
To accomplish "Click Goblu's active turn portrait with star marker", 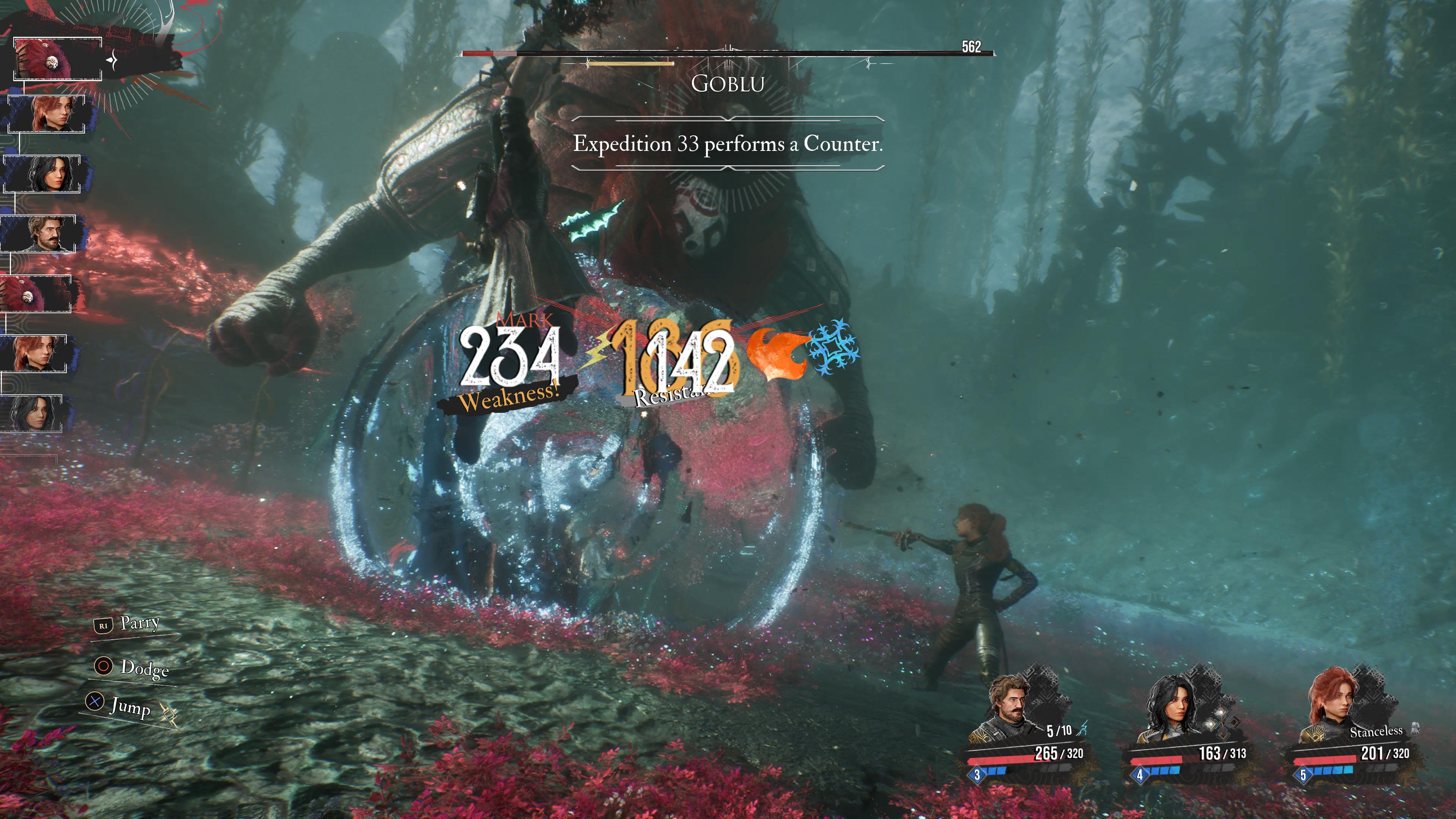I will 58,60.
